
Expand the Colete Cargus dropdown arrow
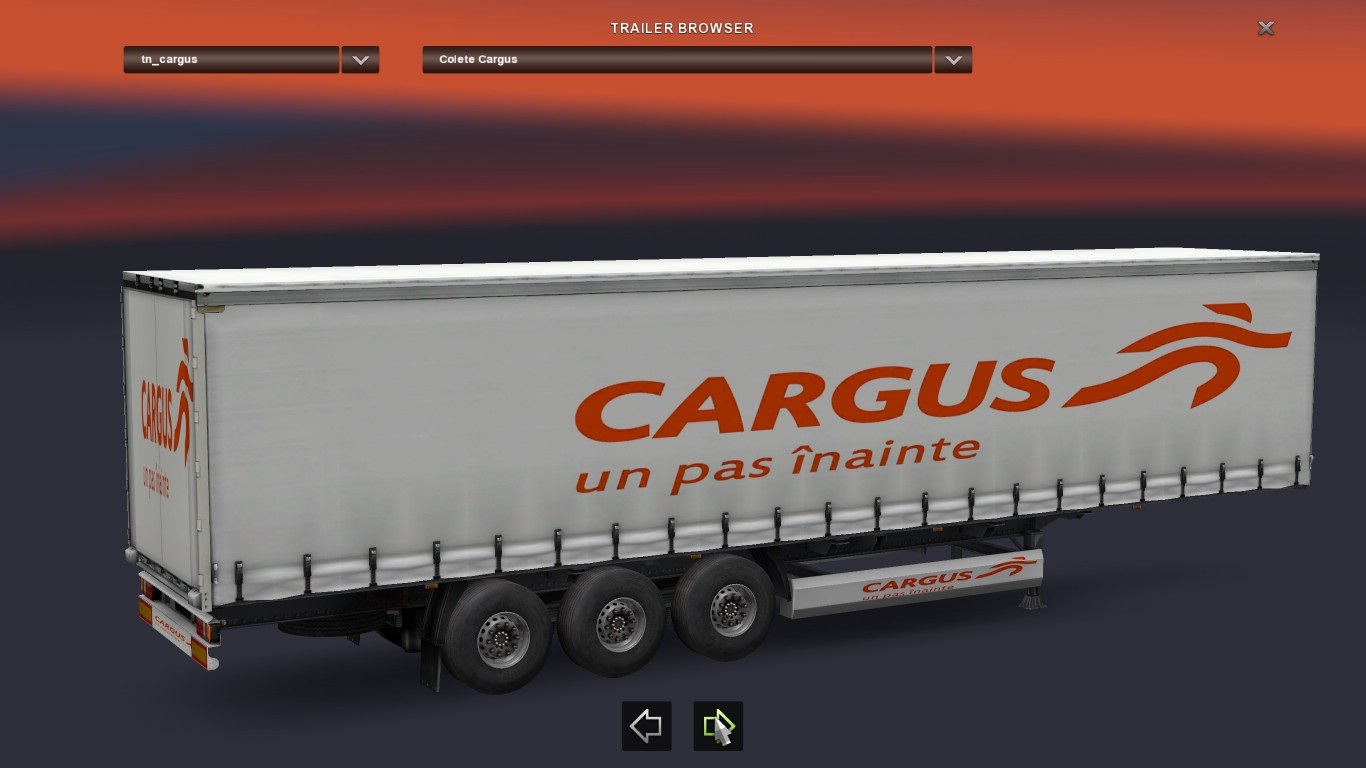click(953, 60)
